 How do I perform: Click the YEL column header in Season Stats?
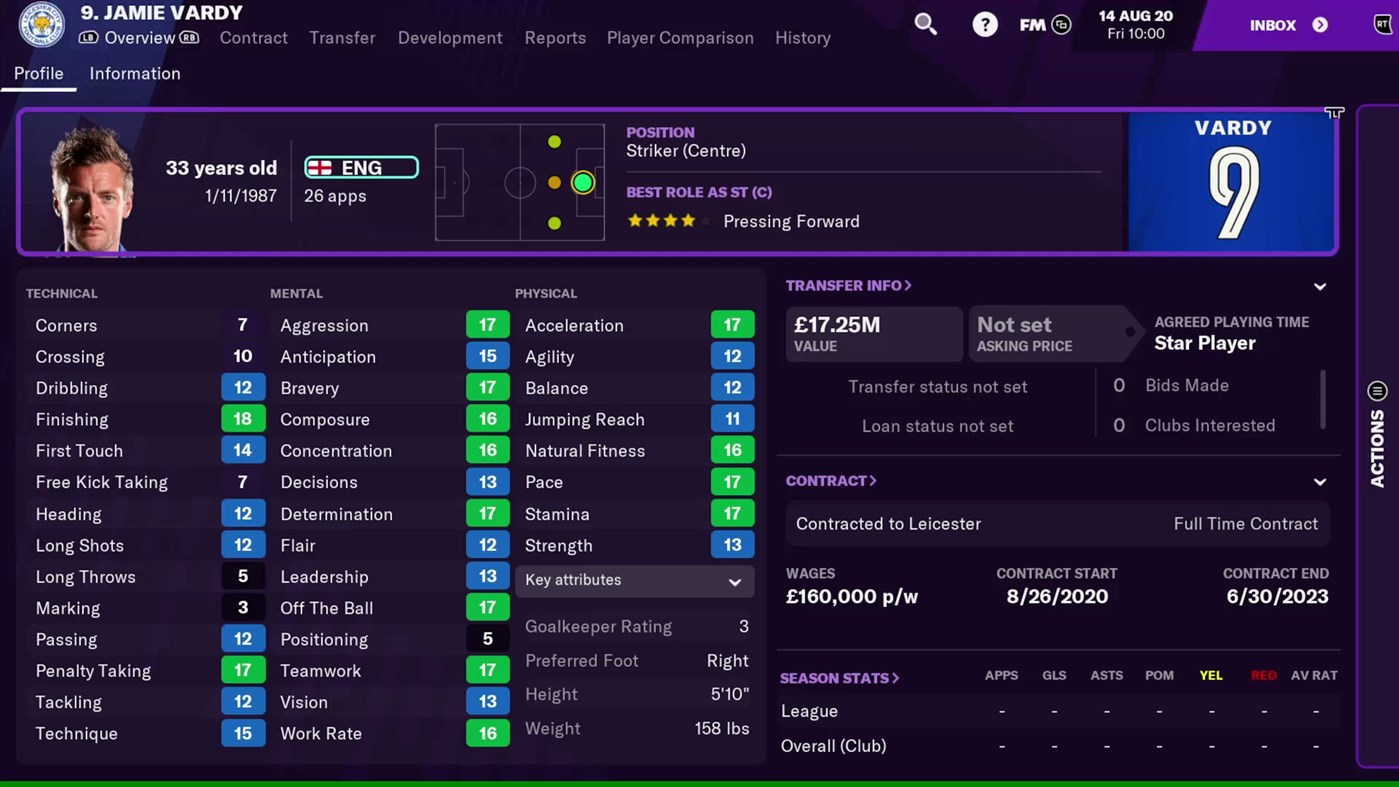[1211, 675]
